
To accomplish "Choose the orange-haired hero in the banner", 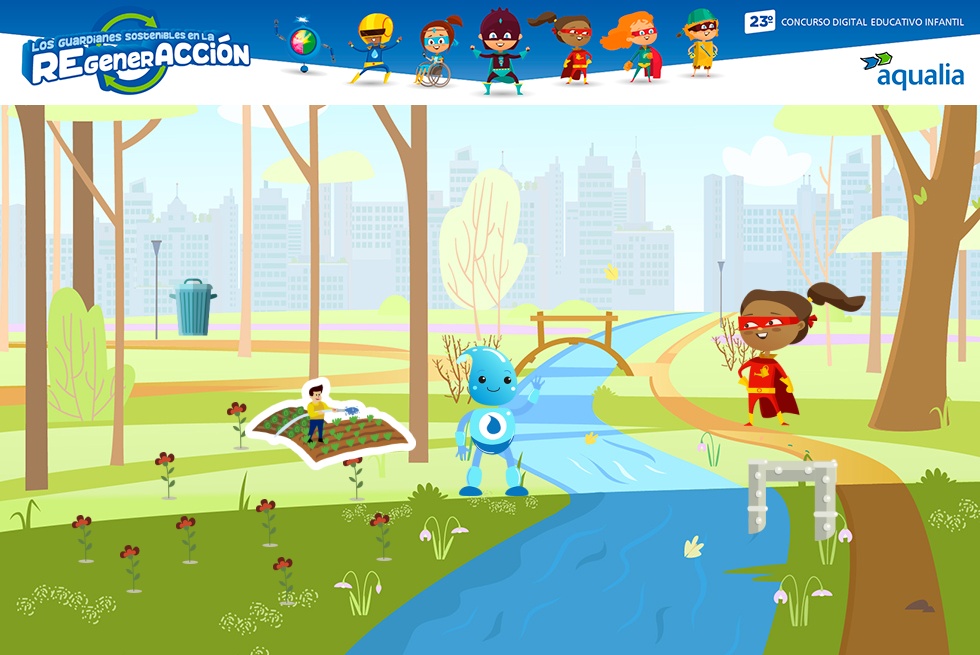I will [x=634, y=47].
